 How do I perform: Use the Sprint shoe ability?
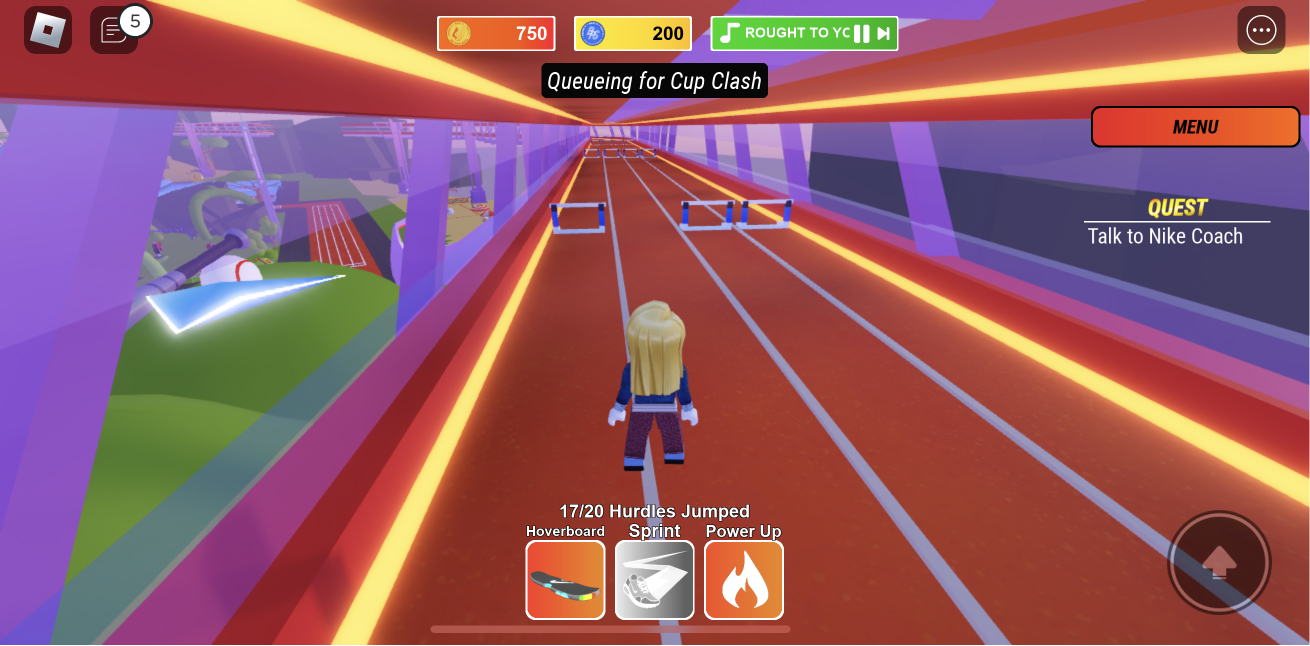click(x=655, y=580)
